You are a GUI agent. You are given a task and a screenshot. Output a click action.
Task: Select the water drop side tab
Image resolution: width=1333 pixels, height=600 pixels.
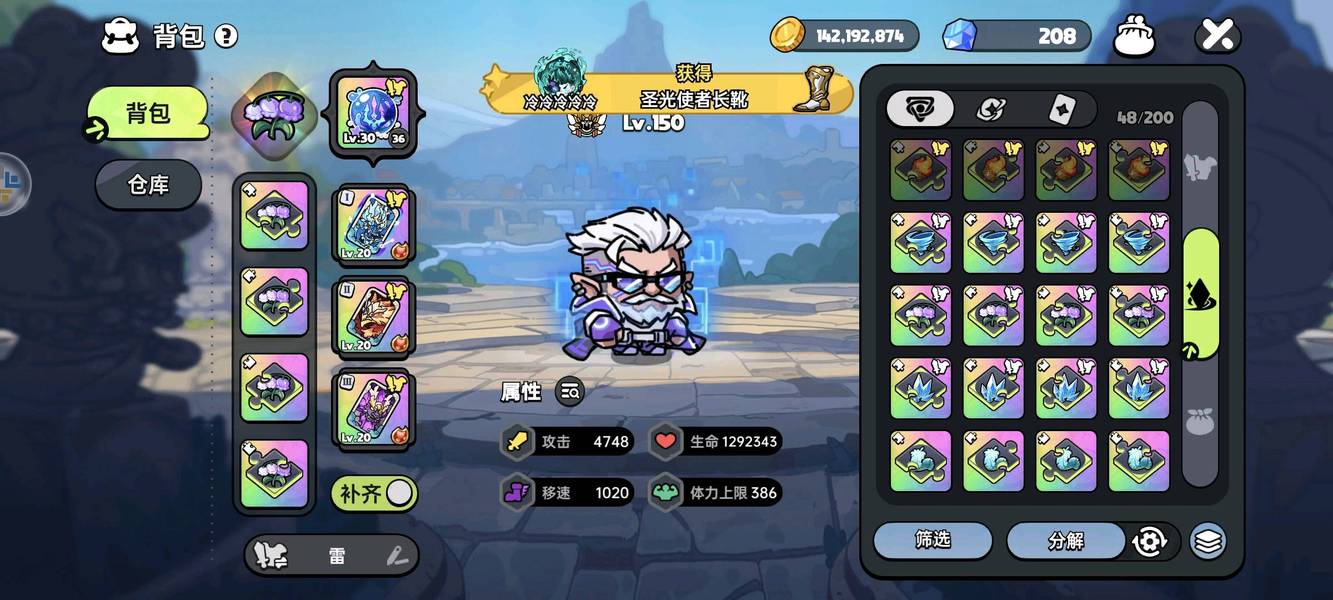[x=1200, y=293]
